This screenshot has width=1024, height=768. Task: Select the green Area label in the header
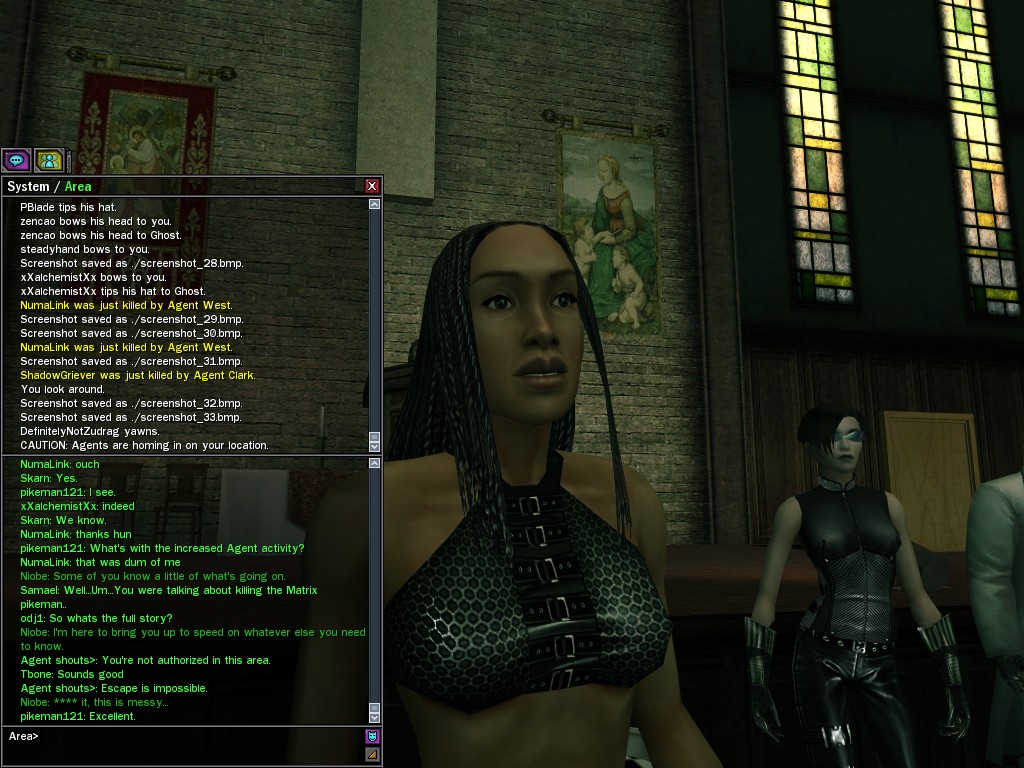78,187
